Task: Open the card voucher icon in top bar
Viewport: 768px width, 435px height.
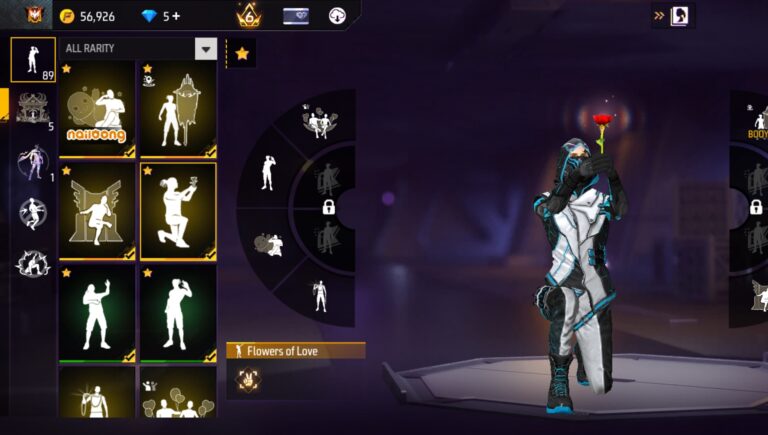Action: [x=296, y=16]
